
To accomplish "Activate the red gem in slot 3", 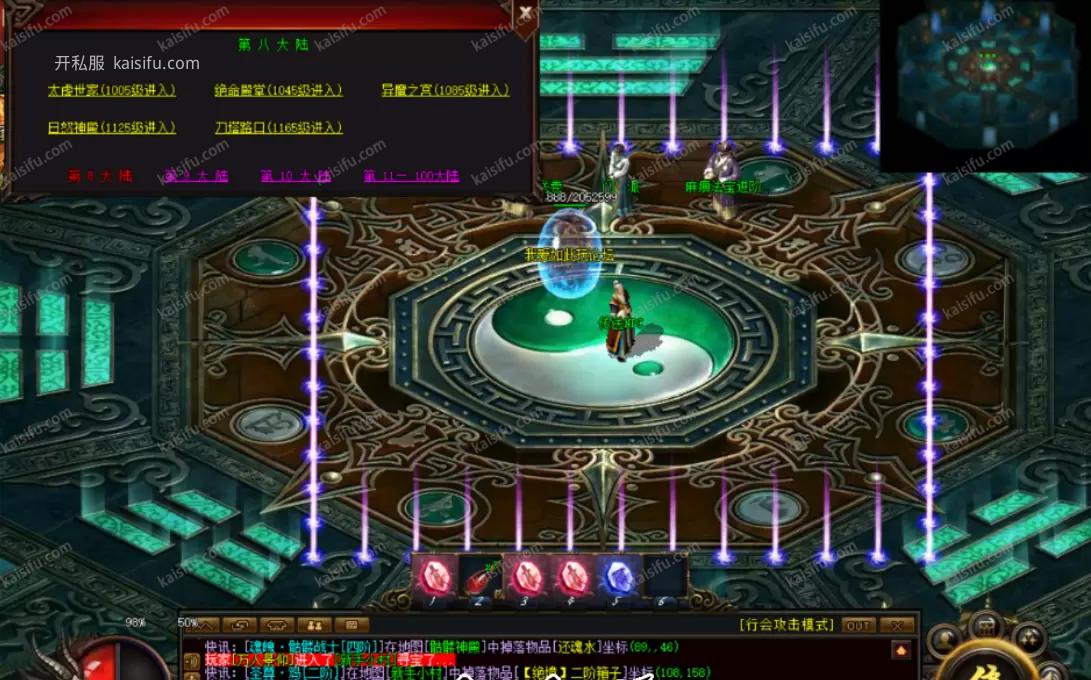I will [526, 577].
